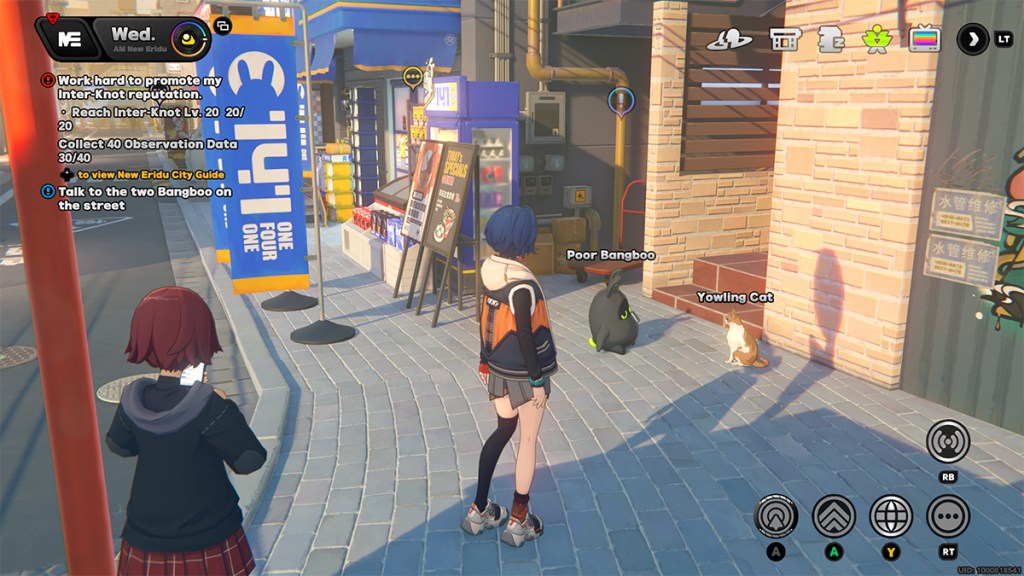Click the double chevron up button
The height and width of the screenshot is (576, 1024).
[x=833, y=516]
